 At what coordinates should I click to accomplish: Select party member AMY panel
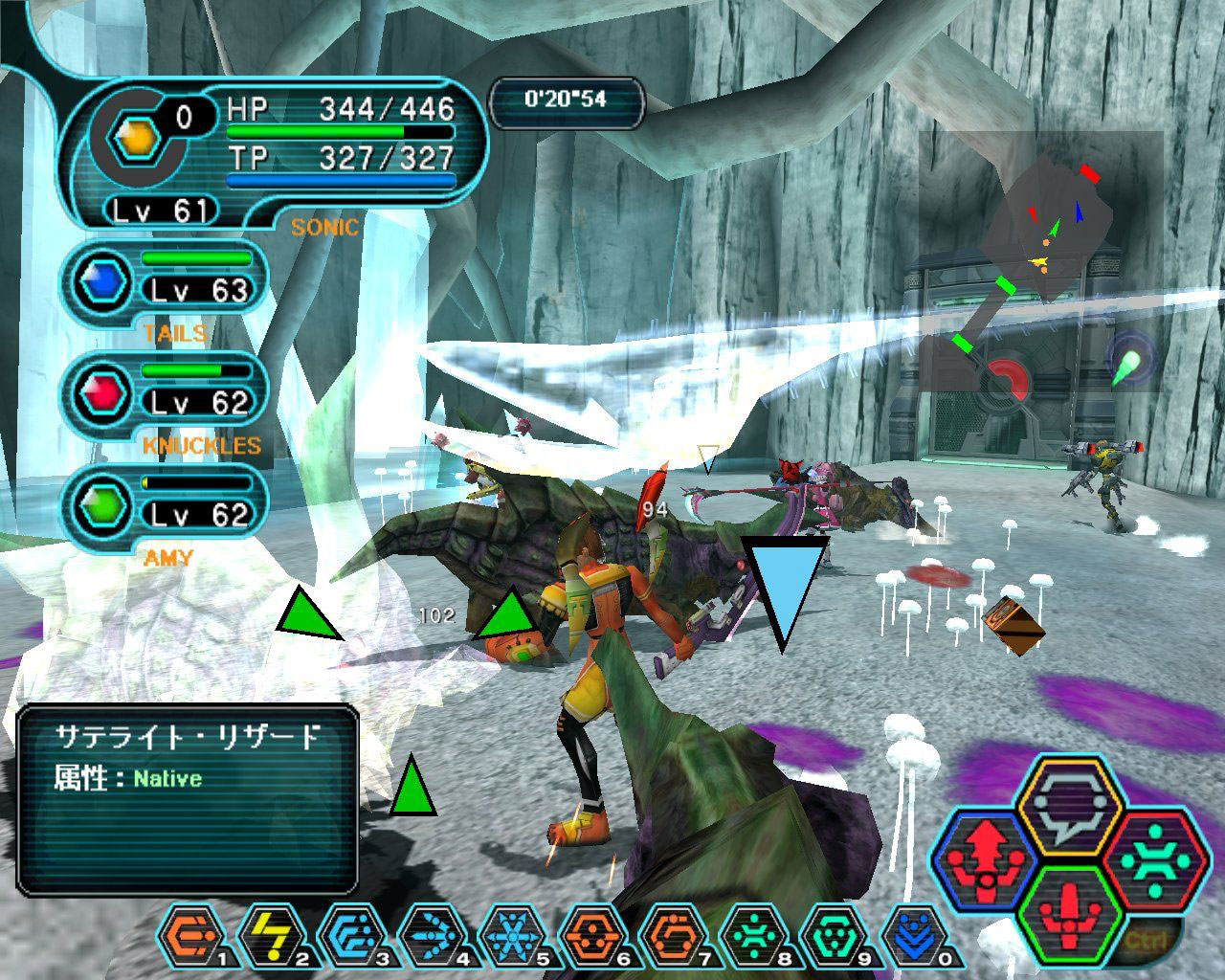coord(165,508)
